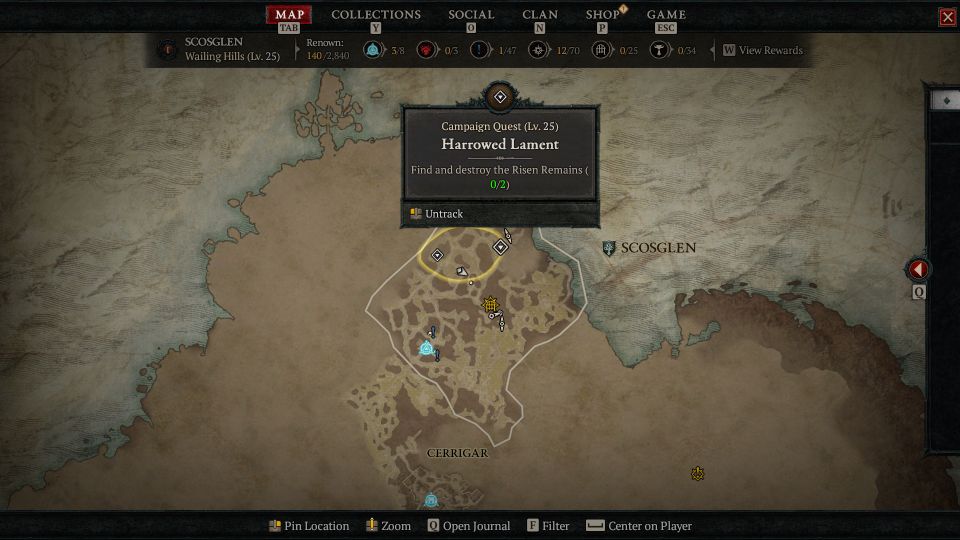The height and width of the screenshot is (540, 960).
Task: Switch to the Collections tab
Action: click(x=375, y=15)
